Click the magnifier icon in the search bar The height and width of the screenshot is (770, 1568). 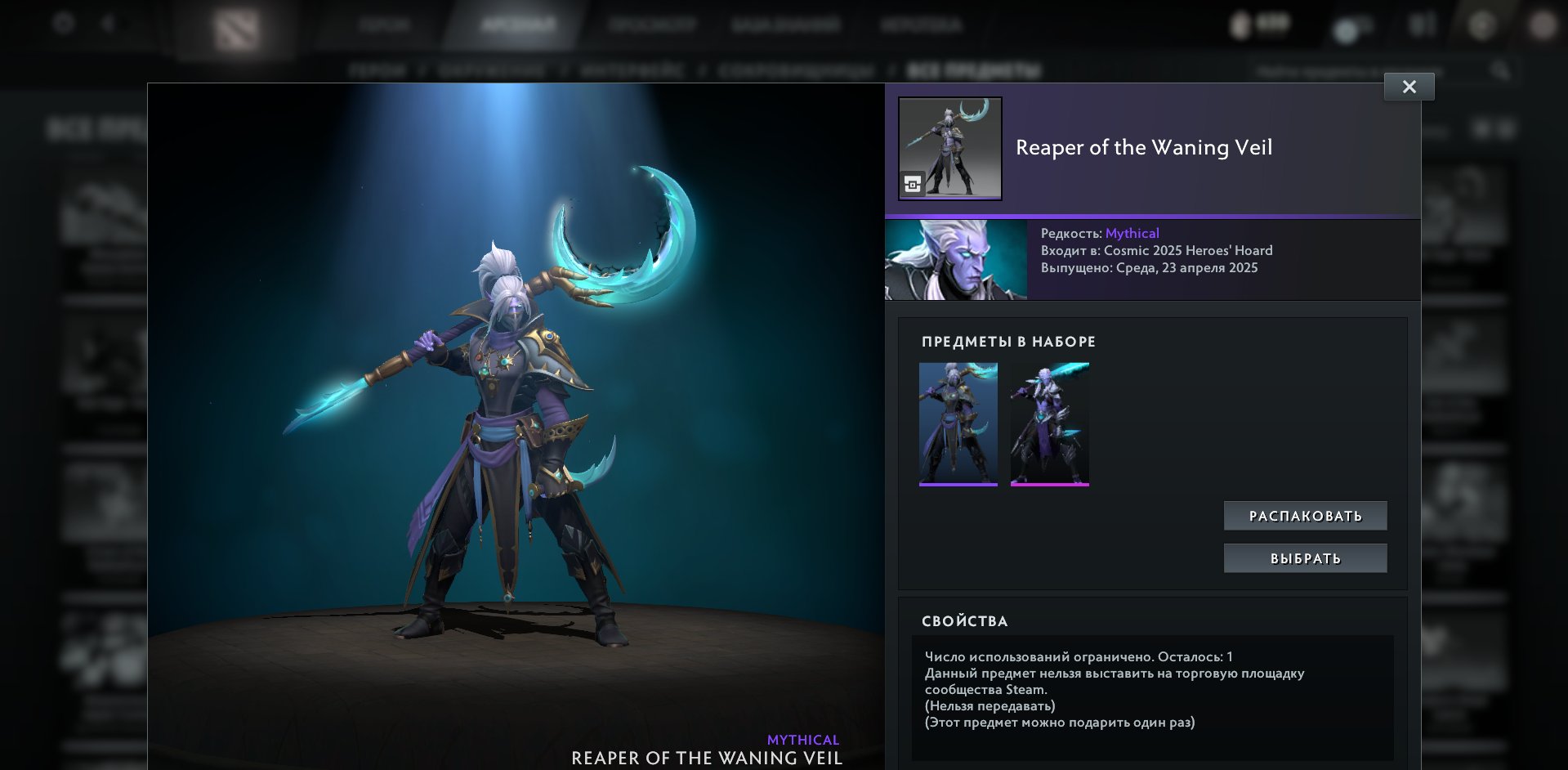tap(1502, 70)
